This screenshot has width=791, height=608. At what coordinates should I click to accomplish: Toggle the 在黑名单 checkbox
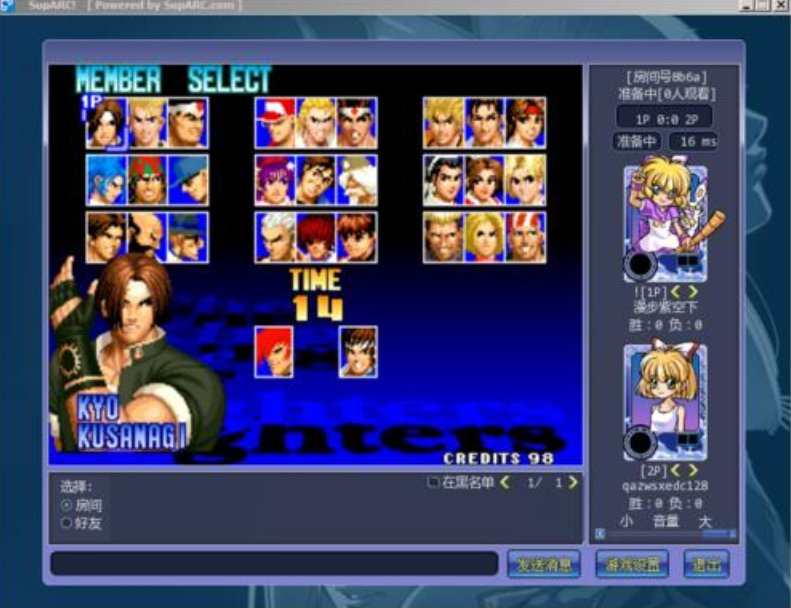(433, 483)
